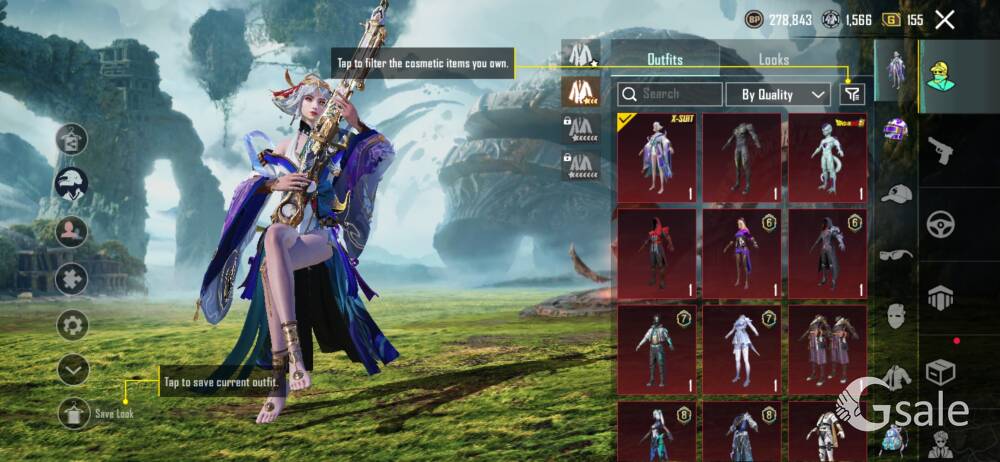Image resolution: width=1000 pixels, height=462 pixels.
Task: Switch to the Outfits tab
Action: point(665,59)
